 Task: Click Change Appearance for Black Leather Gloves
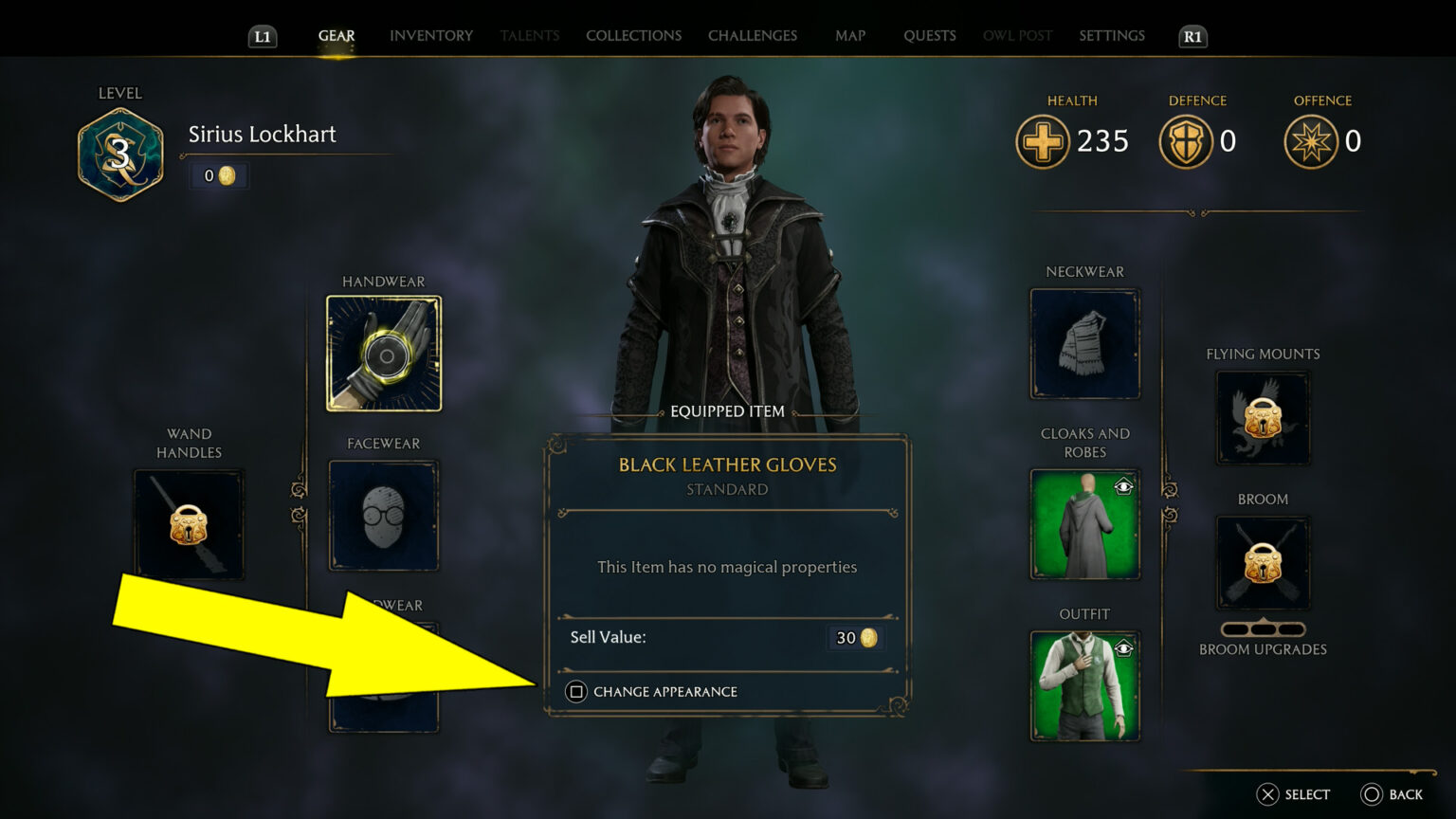655,692
